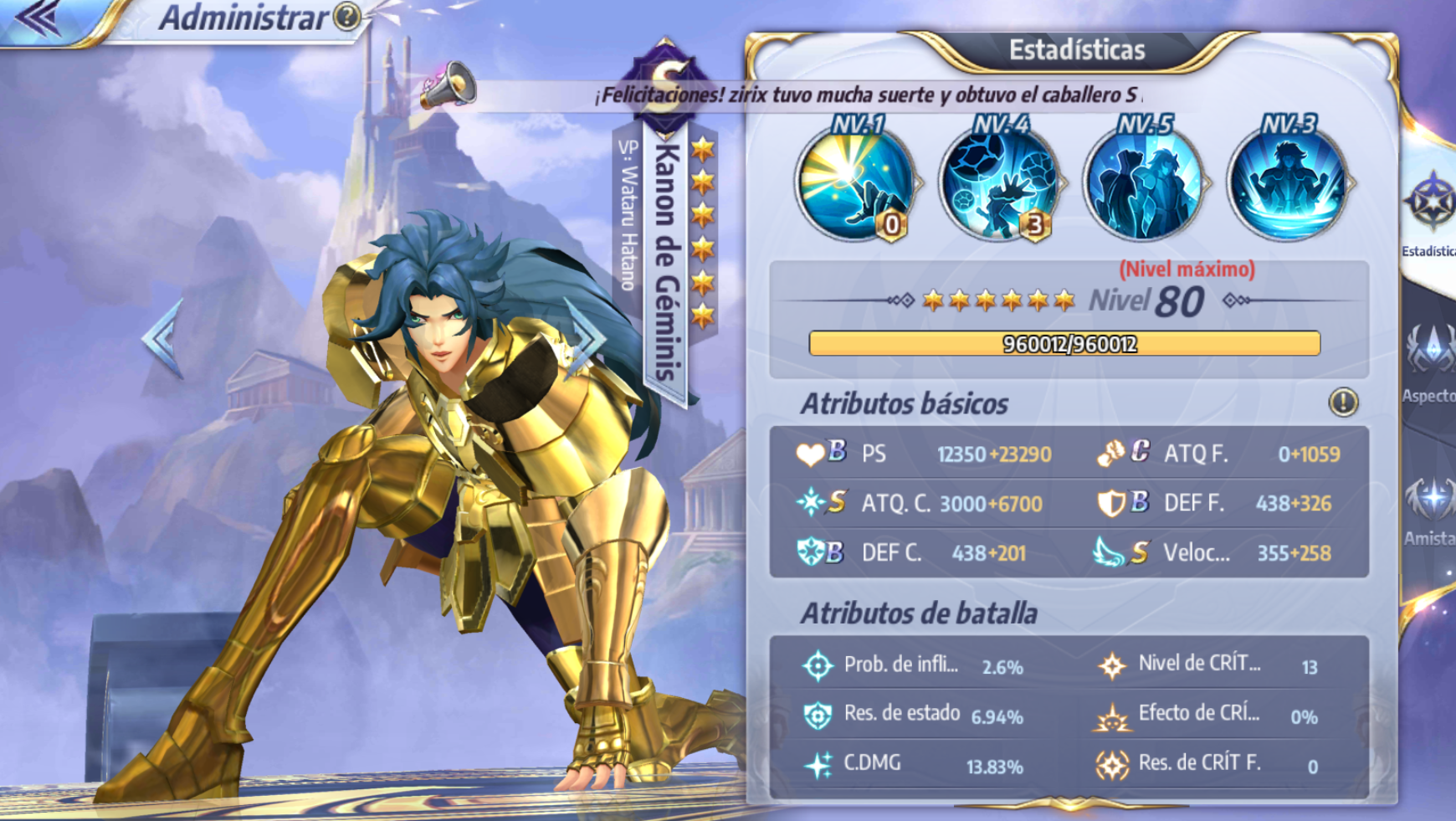Switch to the Aspecto side tab
The height and width of the screenshot is (821, 1456).
pos(1431,360)
